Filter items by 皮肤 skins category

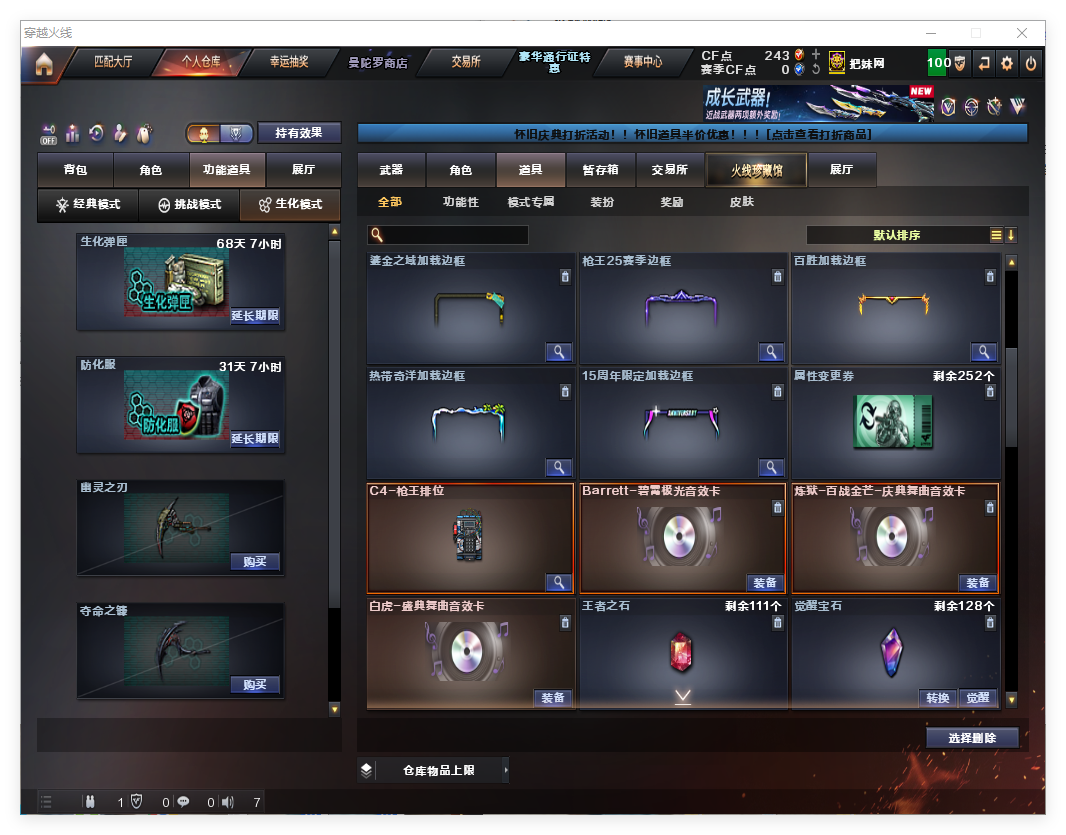click(741, 202)
